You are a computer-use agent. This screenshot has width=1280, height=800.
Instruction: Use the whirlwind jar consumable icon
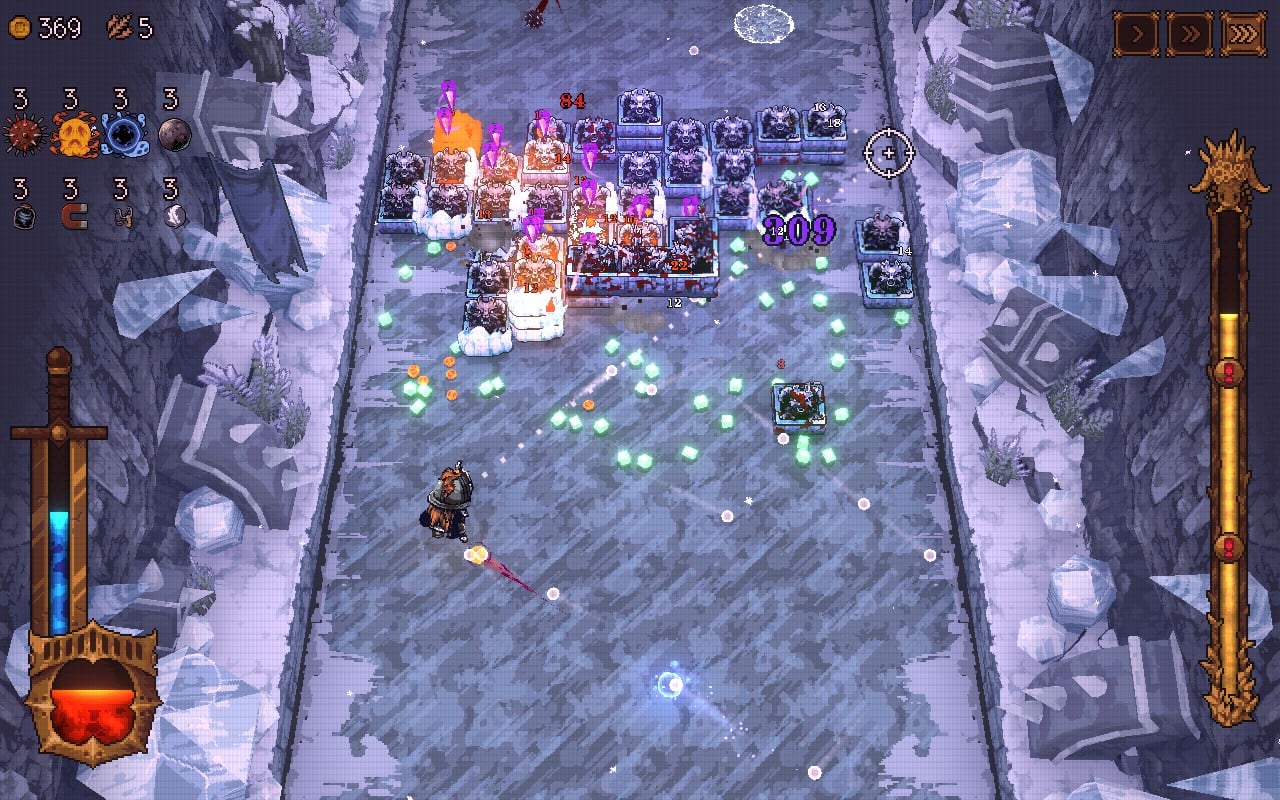23,217
